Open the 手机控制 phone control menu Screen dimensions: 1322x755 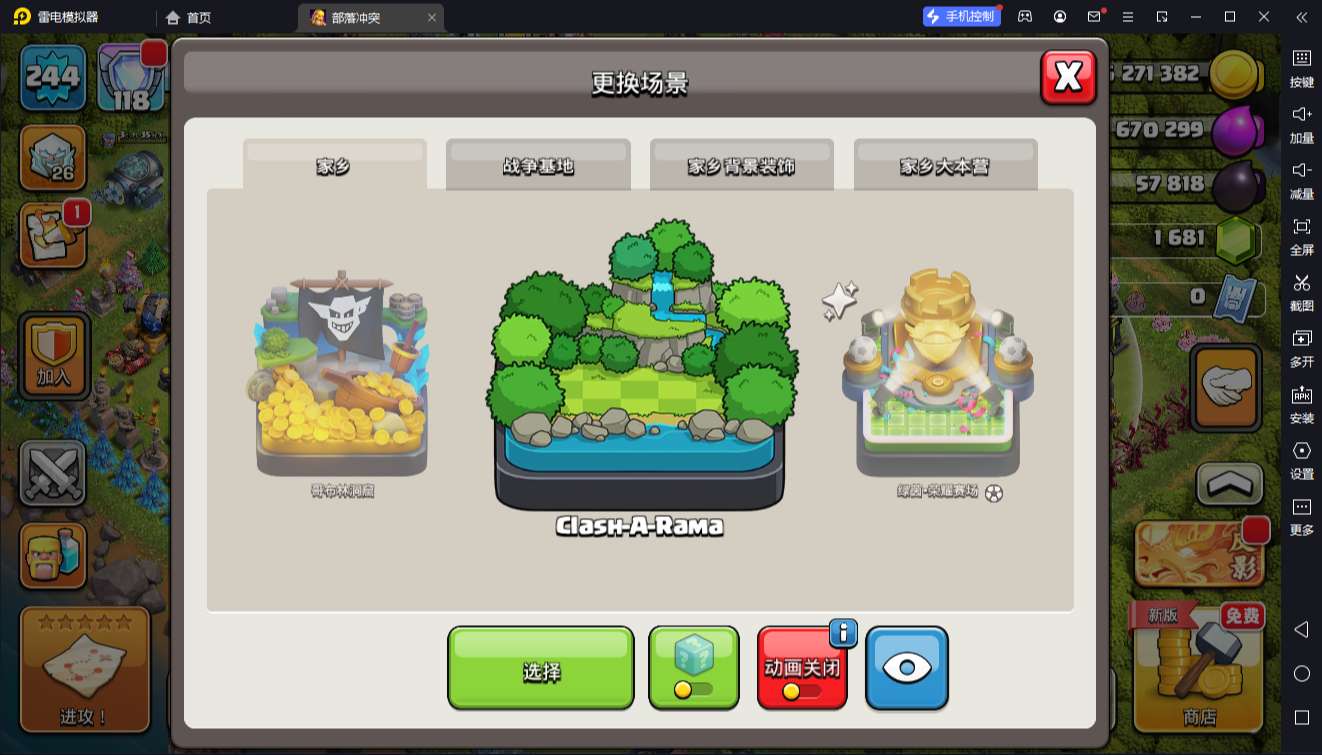click(963, 16)
